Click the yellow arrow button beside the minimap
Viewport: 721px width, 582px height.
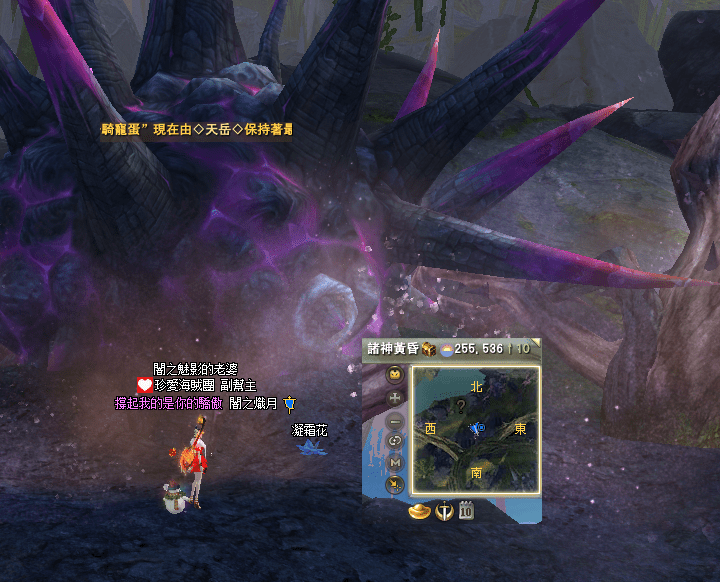[x=395, y=485]
